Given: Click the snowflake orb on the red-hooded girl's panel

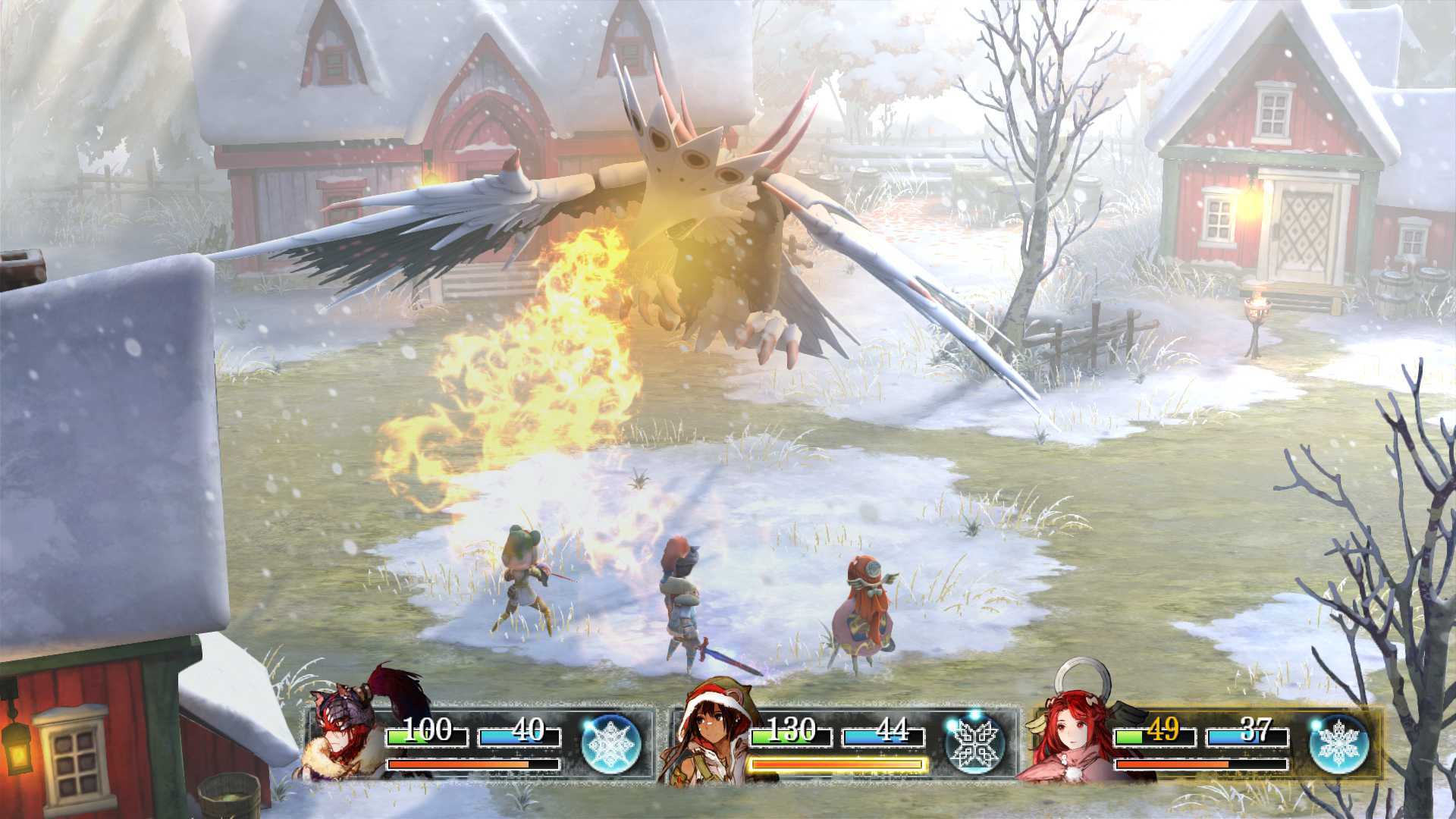Looking at the screenshot, I should pyautogui.click(x=975, y=744).
